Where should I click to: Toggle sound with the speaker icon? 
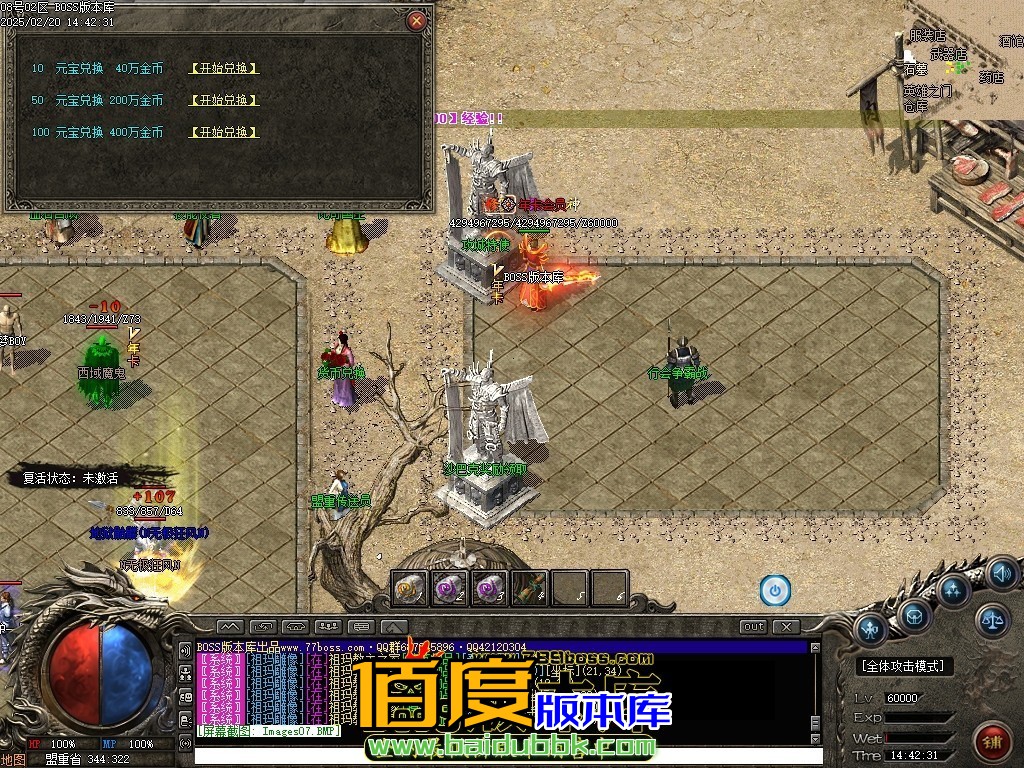coord(1000,574)
